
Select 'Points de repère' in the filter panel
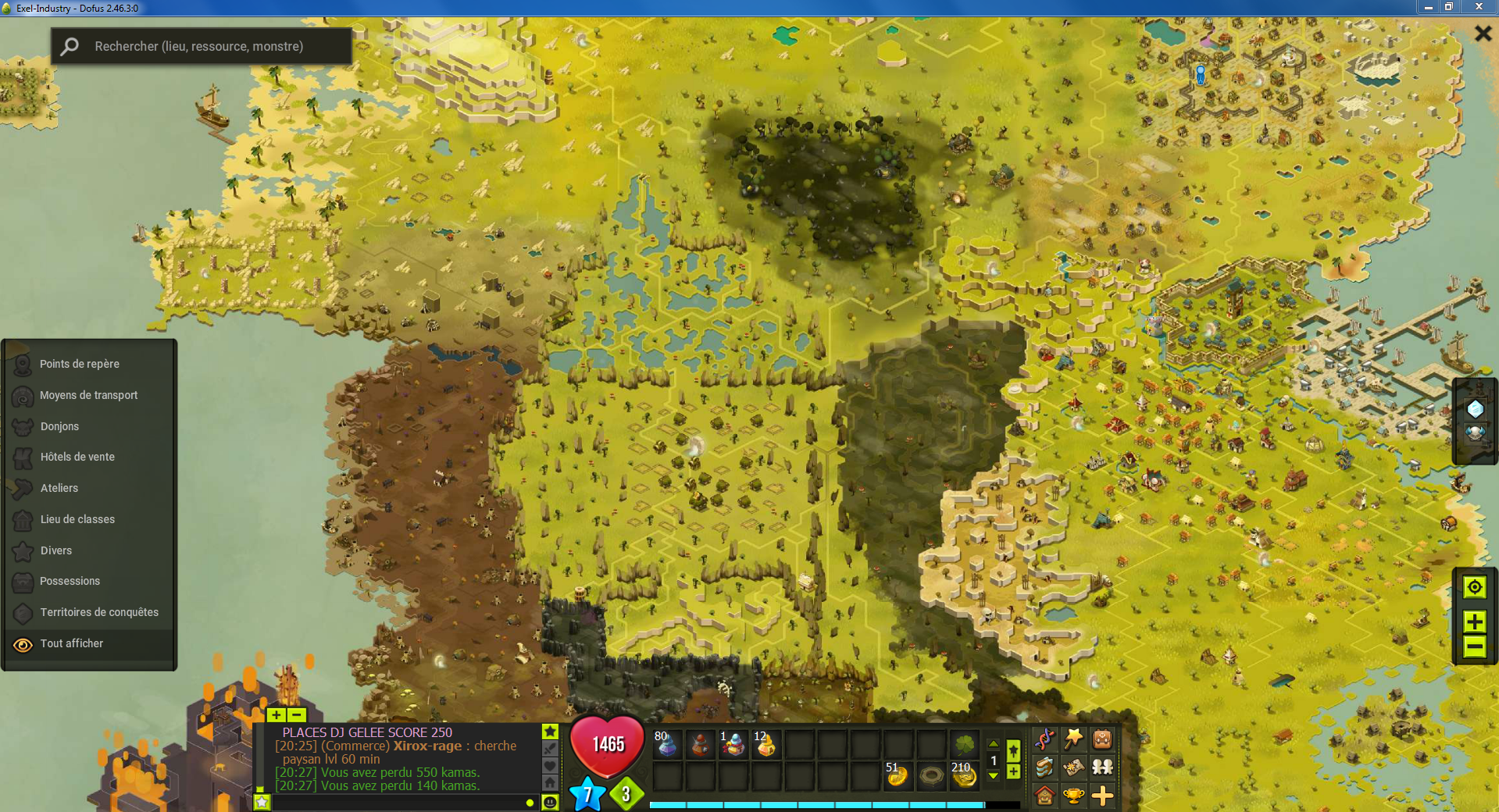tap(79, 364)
